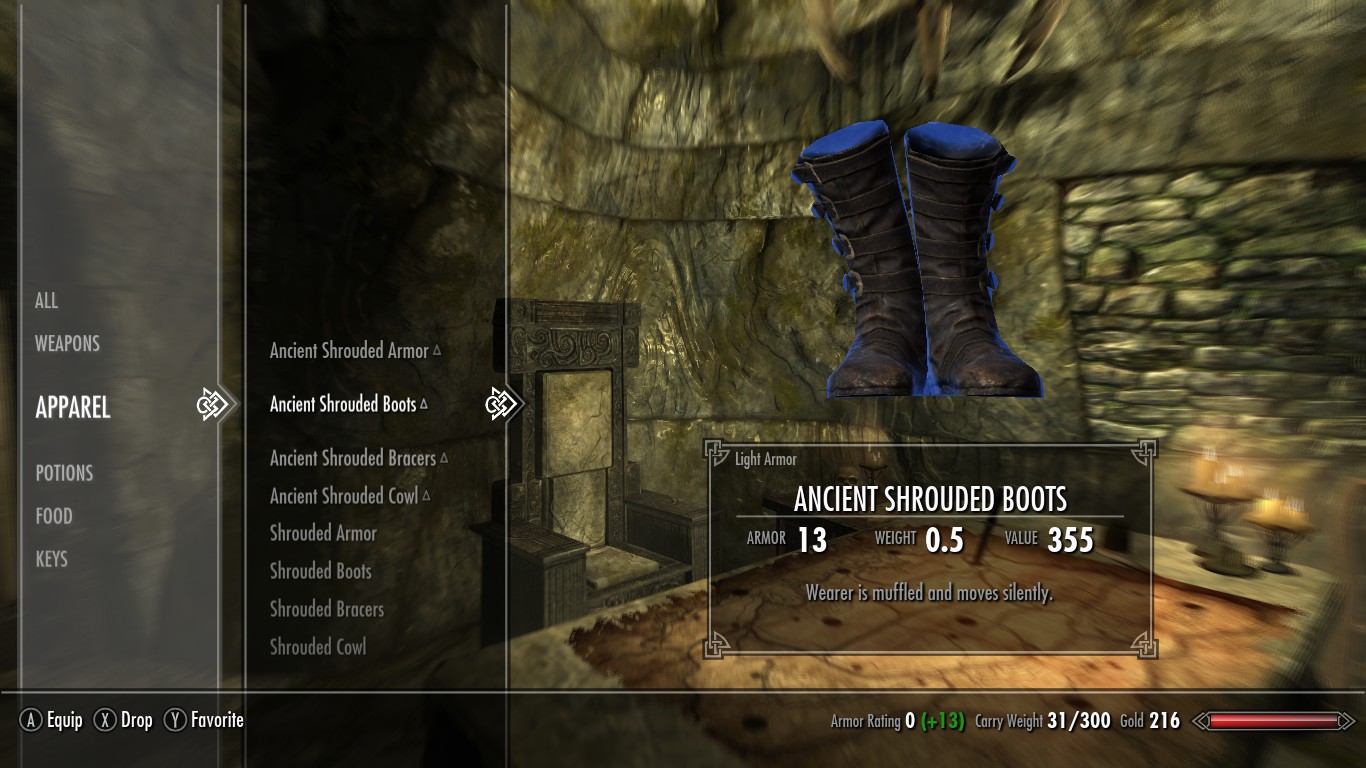This screenshot has width=1366, height=768.
Task: Select the plain Shrouded Armor entry
Action: click(323, 533)
